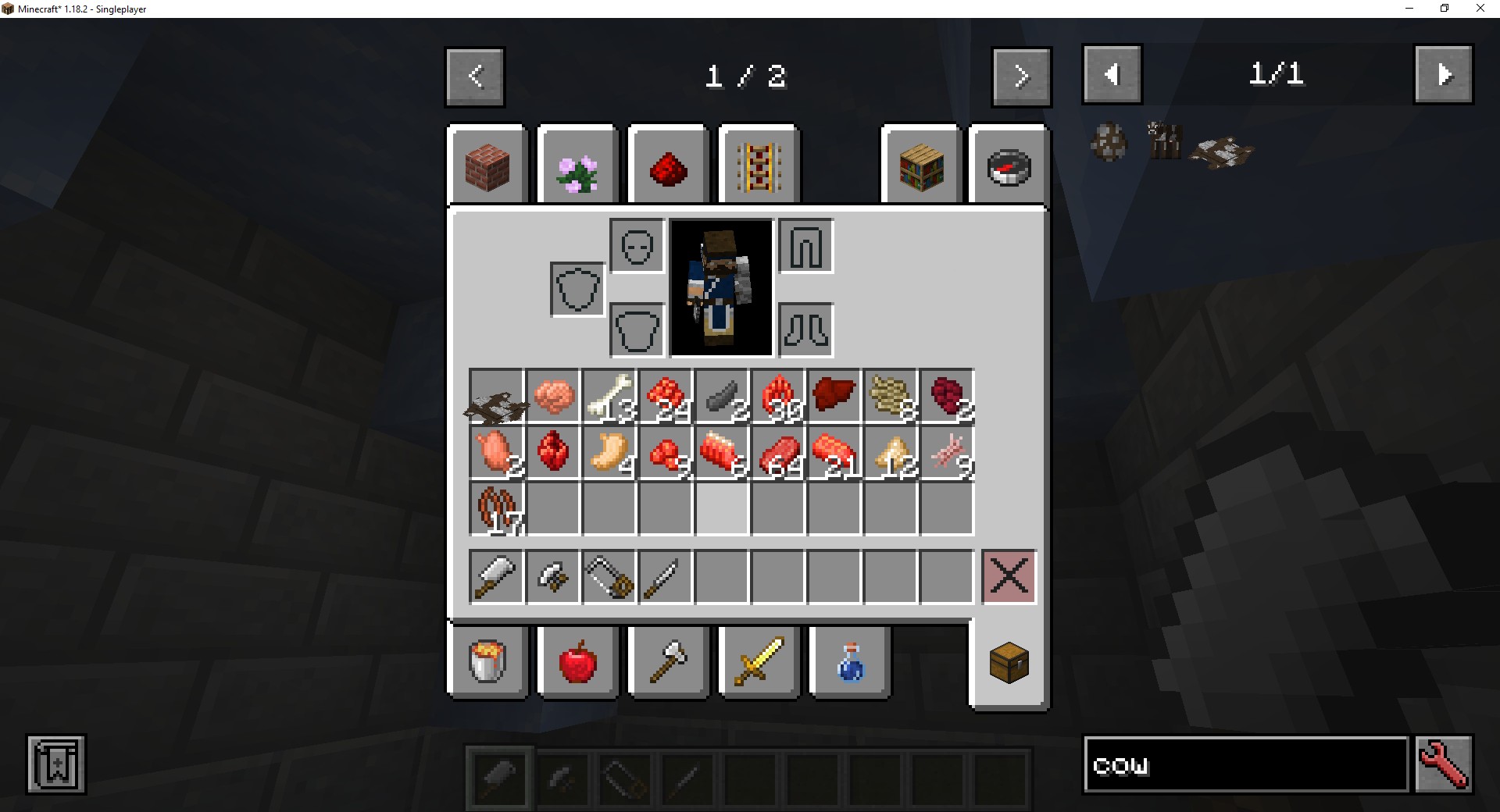Switch to the apple Foodstuffs tab
The width and height of the screenshot is (1500, 812).
click(x=577, y=661)
